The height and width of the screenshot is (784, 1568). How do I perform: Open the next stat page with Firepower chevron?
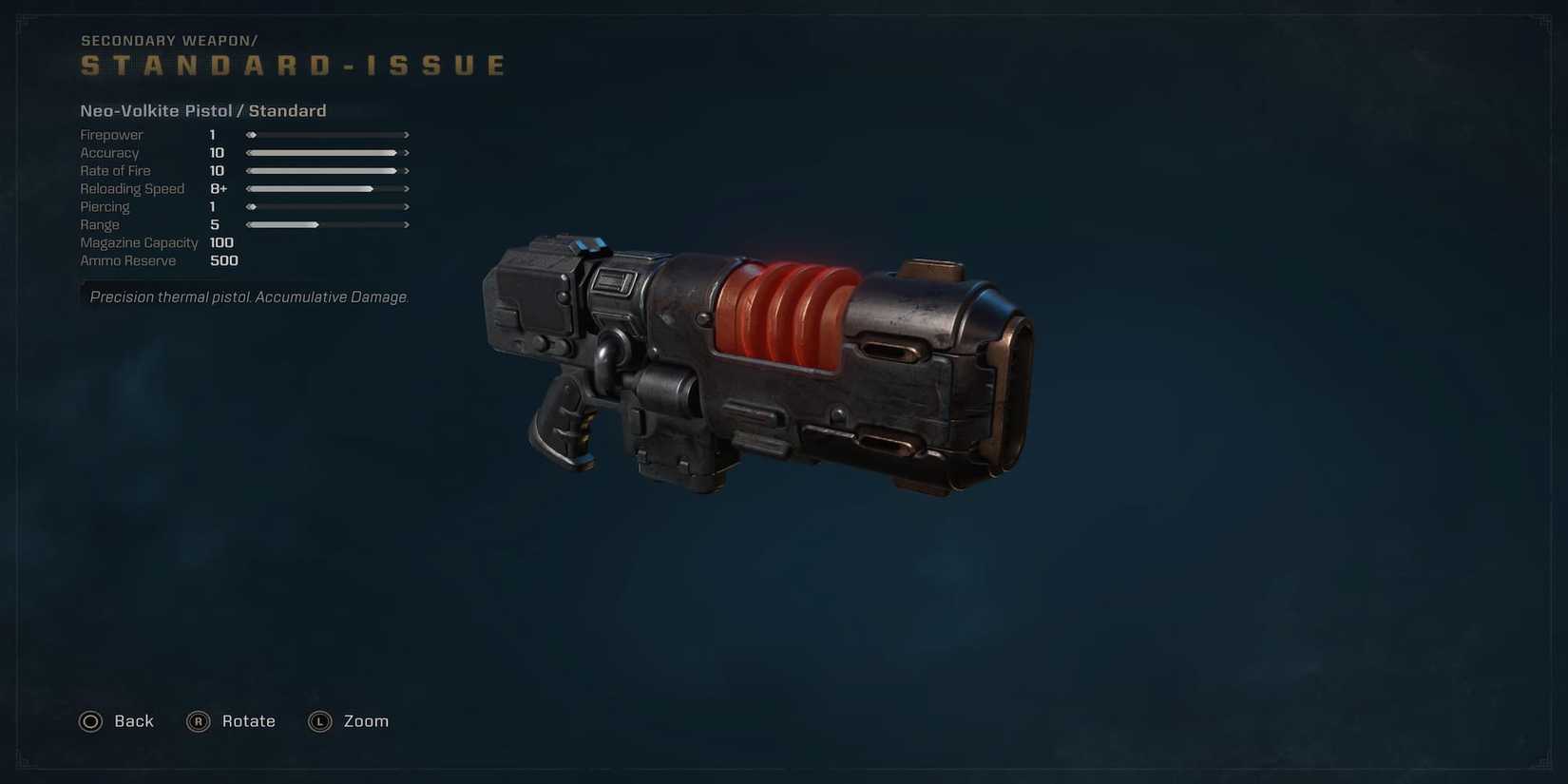pyautogui.click(x=407, y=134)
